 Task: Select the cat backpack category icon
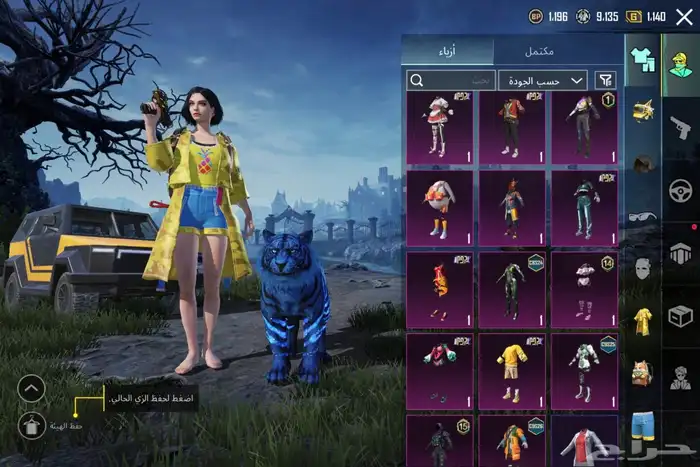(641, 374)
